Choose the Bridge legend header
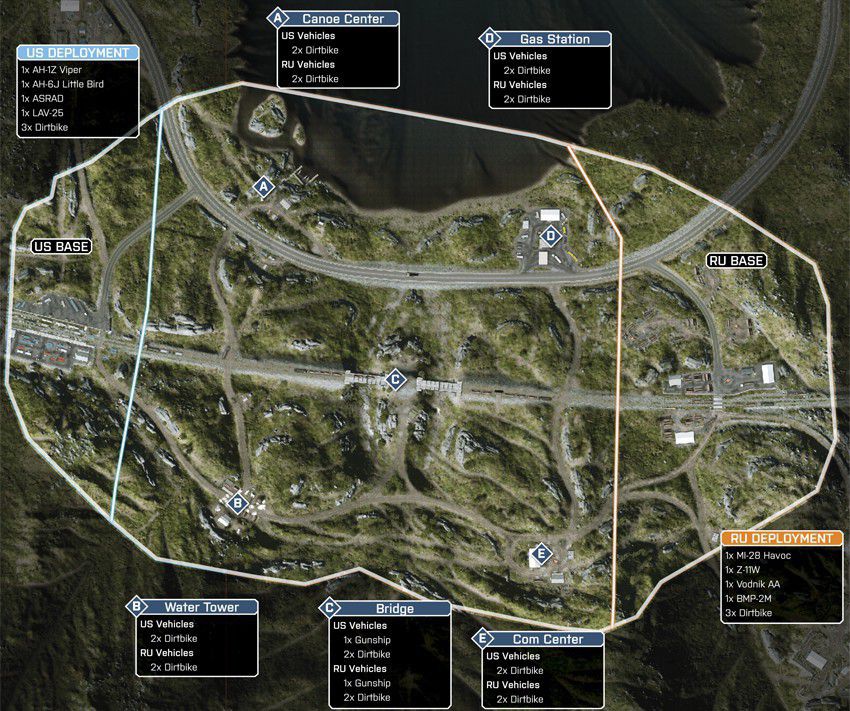Image resolution: width=850 pixels, height=711 pixels. pyautogui.click(x=384, y=608)
